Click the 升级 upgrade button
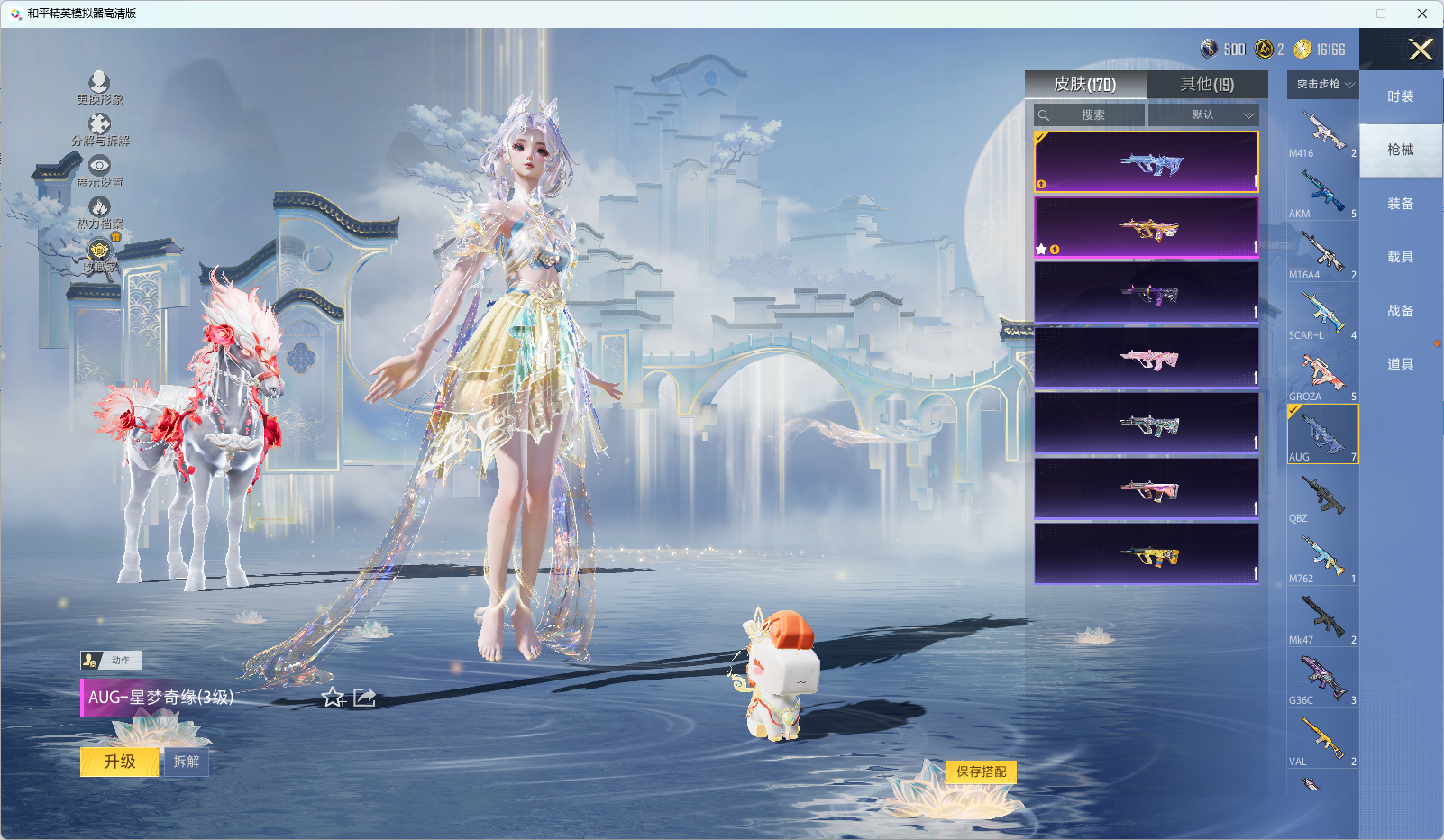This screenshot has width=1444, height=840. pos(120,762)
